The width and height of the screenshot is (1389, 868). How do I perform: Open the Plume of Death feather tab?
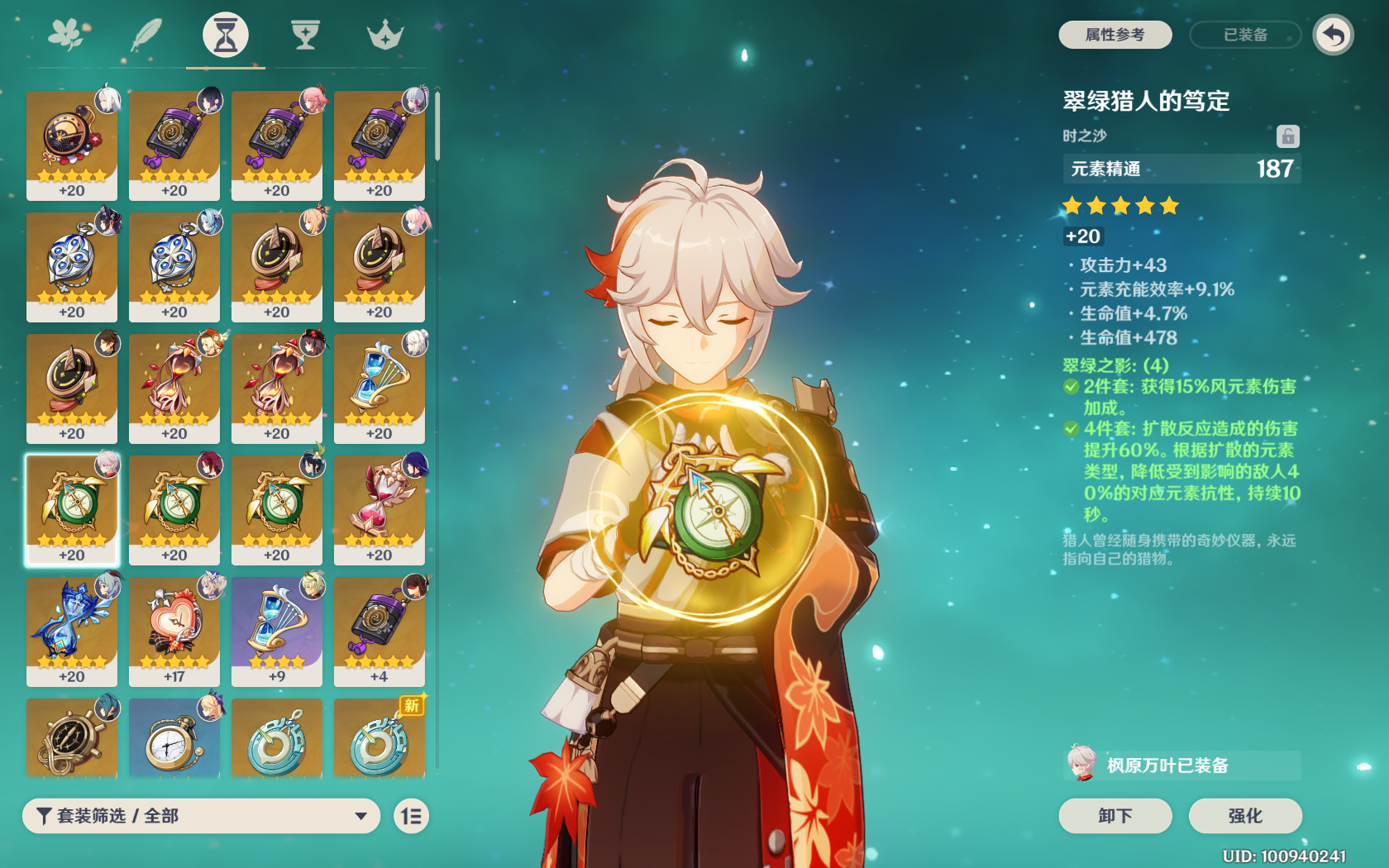pos(147,35)
